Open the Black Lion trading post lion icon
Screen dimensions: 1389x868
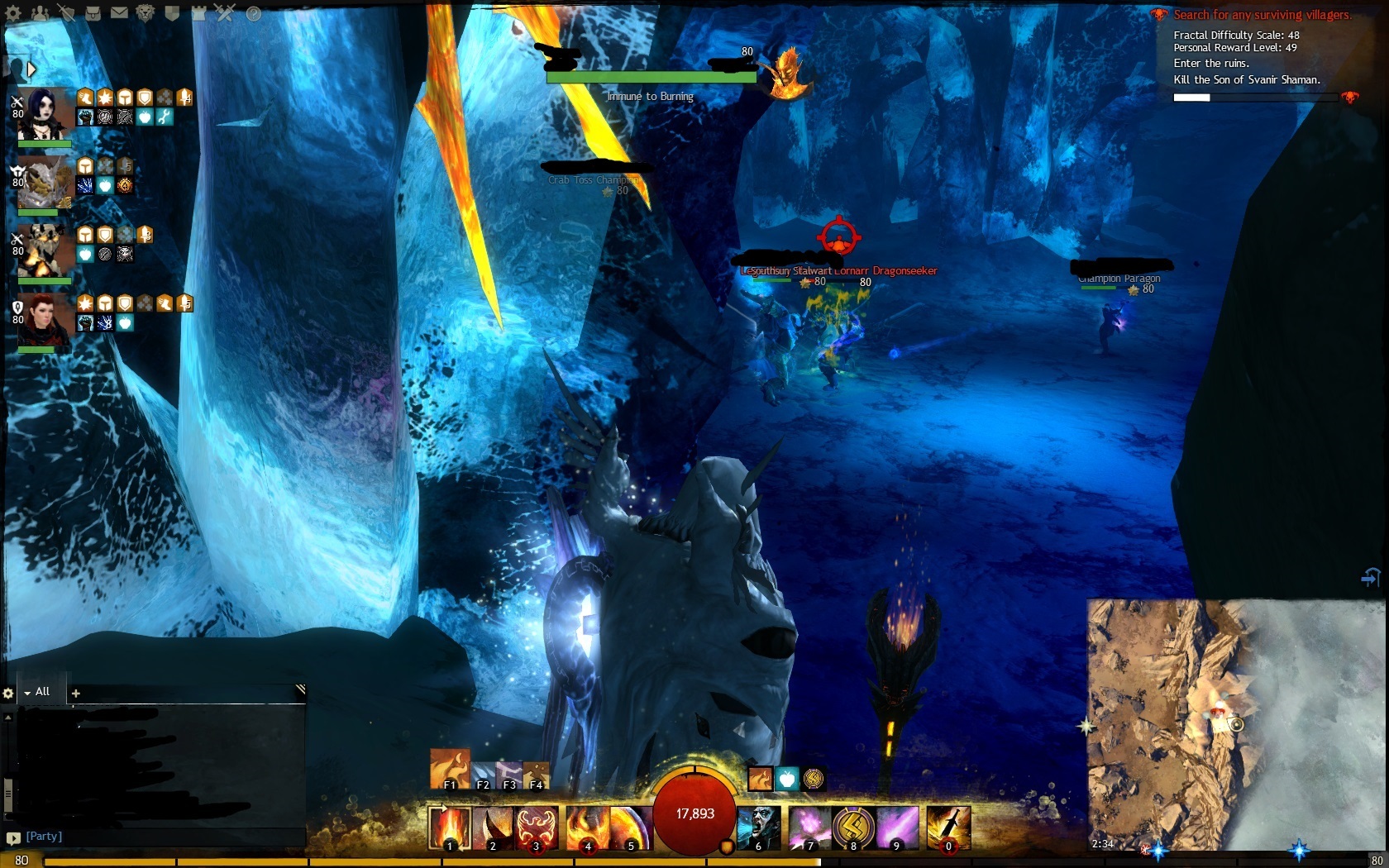(x=146, y=13)
